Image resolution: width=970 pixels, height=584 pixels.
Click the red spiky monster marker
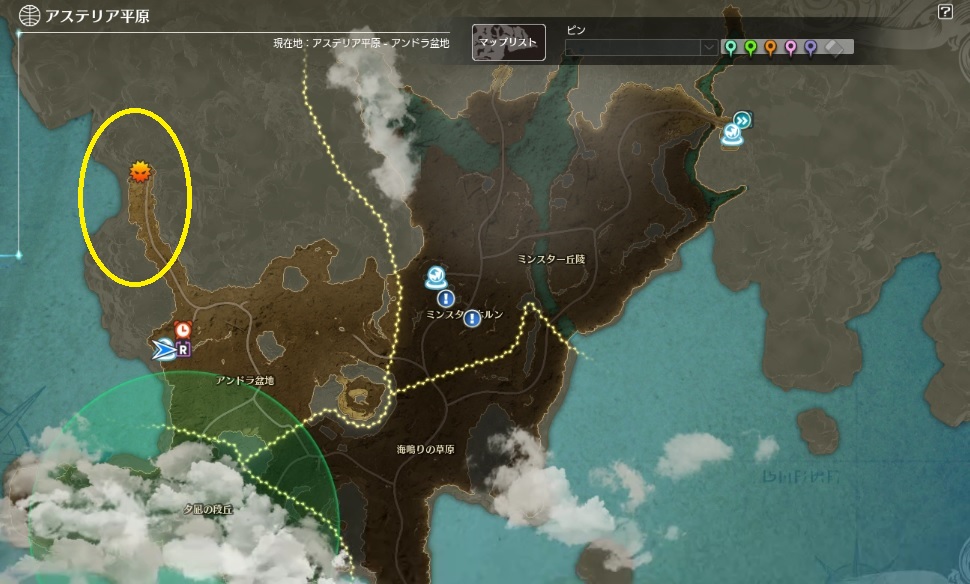(x=140, y=172)
